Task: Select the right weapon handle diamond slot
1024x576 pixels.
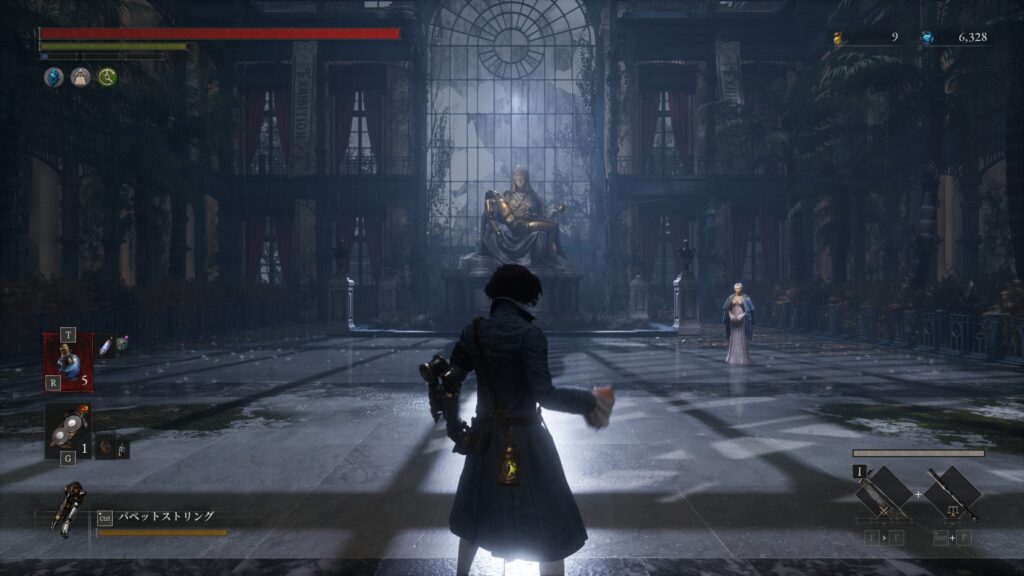Action: coord(951,492)
